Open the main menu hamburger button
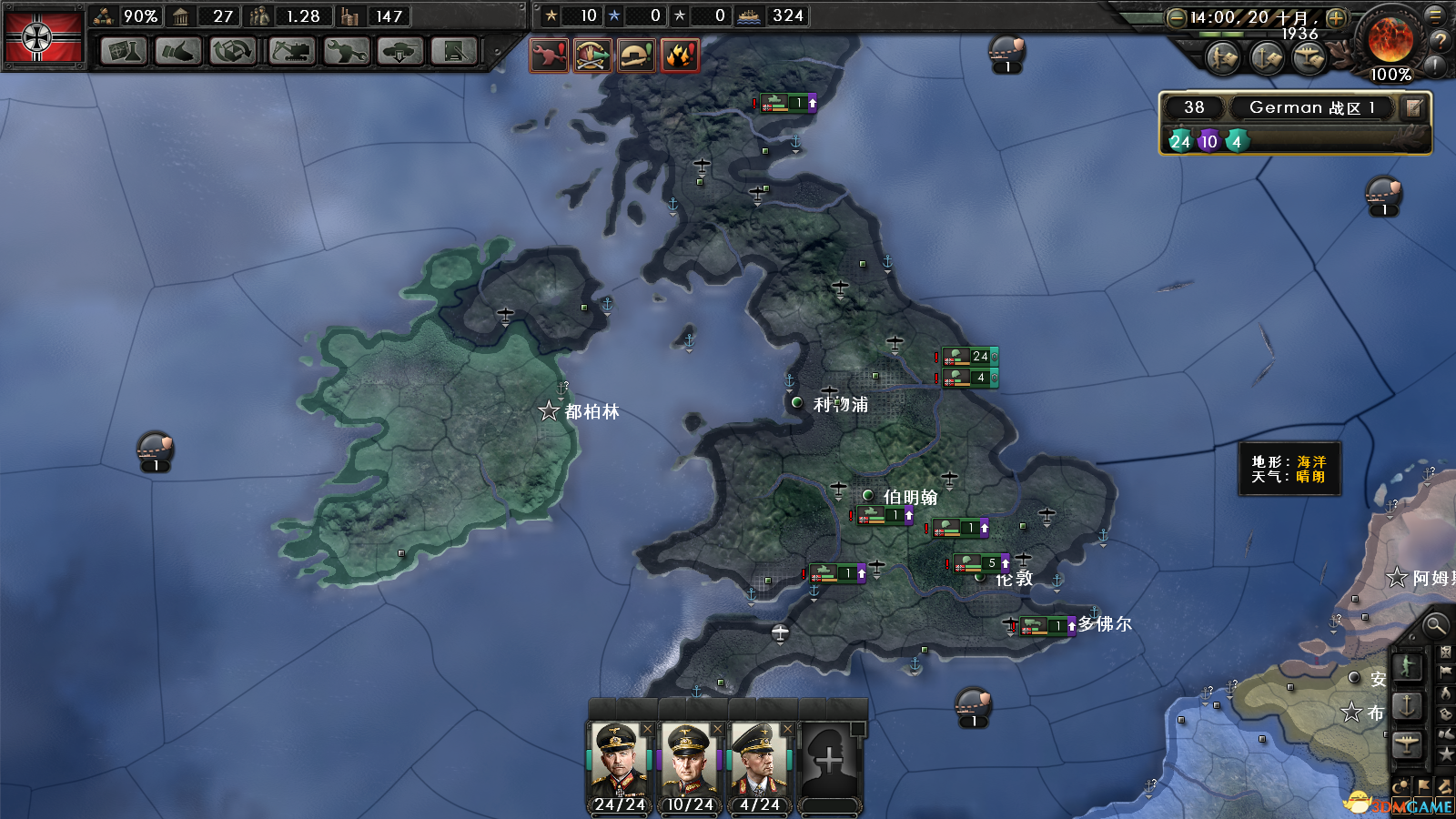This screenshot has height=819, width=1456. 1435,15
